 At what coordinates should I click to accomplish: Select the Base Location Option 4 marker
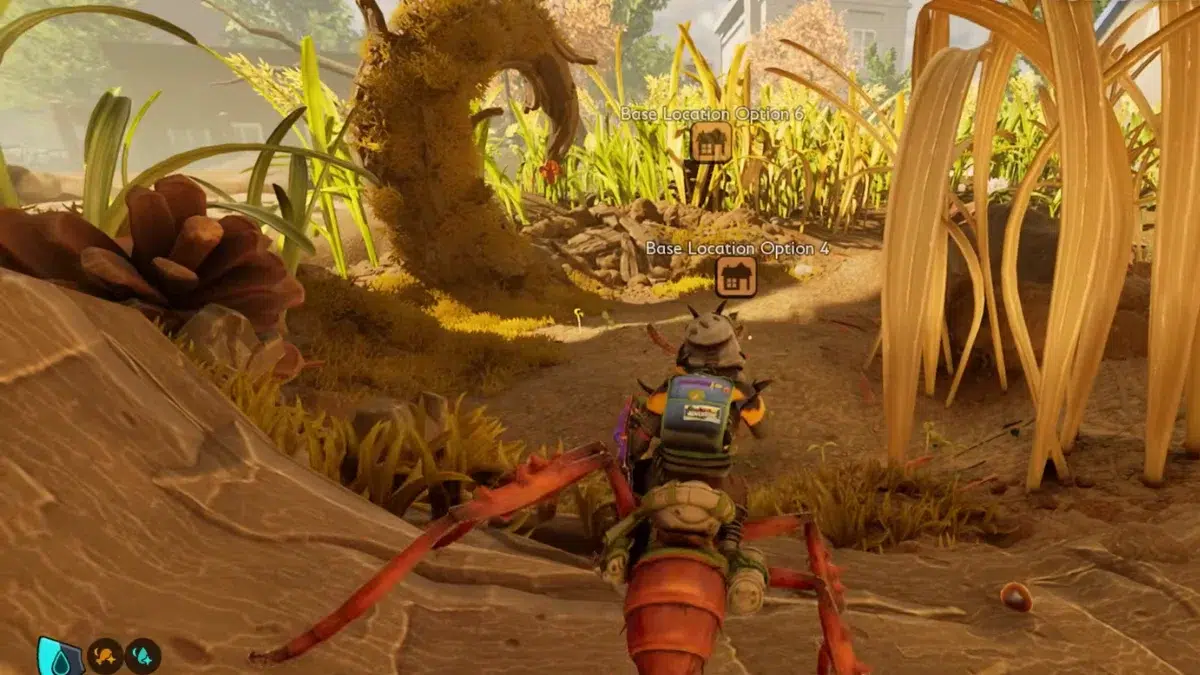point(736,276)
